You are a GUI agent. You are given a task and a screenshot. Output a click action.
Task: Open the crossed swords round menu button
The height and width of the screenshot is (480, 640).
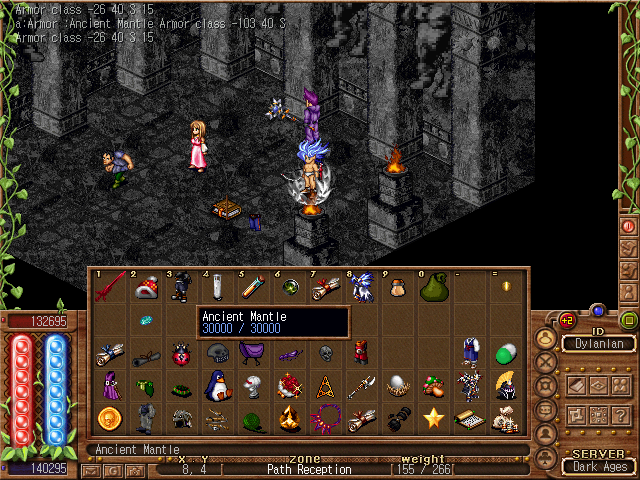(x=547, y=363)
